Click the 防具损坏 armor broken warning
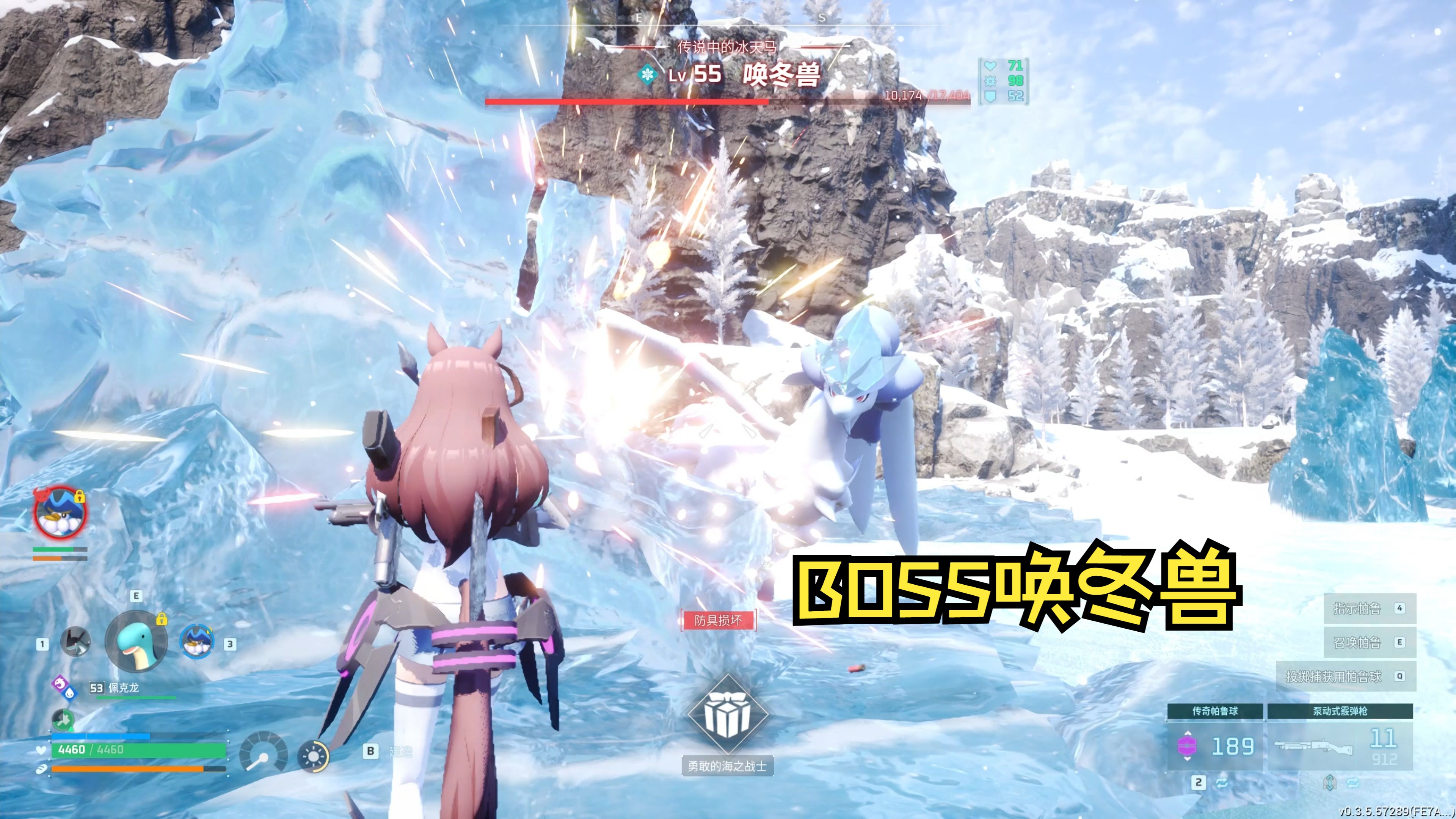 click(718, 621)
